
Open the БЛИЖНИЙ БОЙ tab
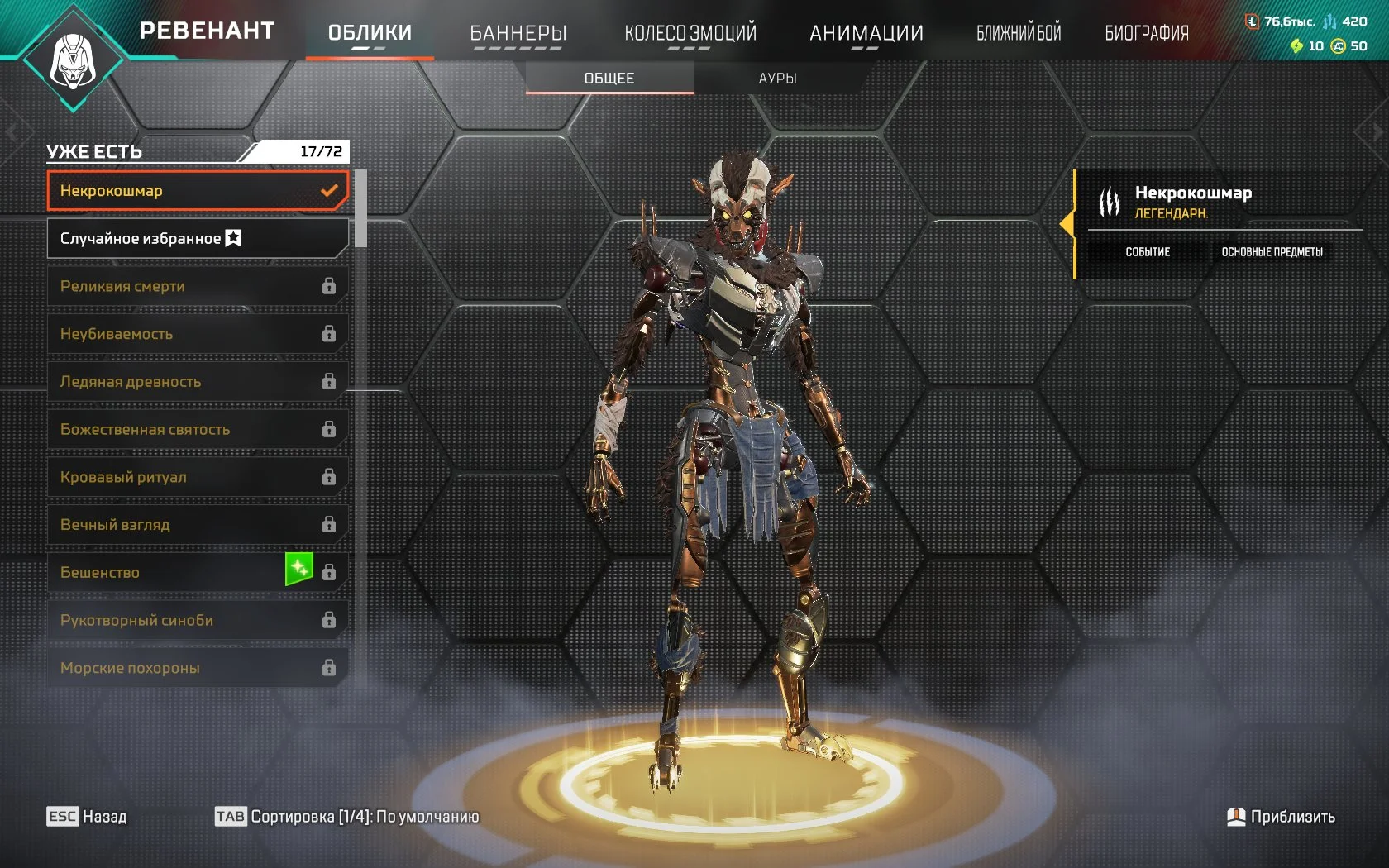pyautogui.click(x=1019, y=33)
